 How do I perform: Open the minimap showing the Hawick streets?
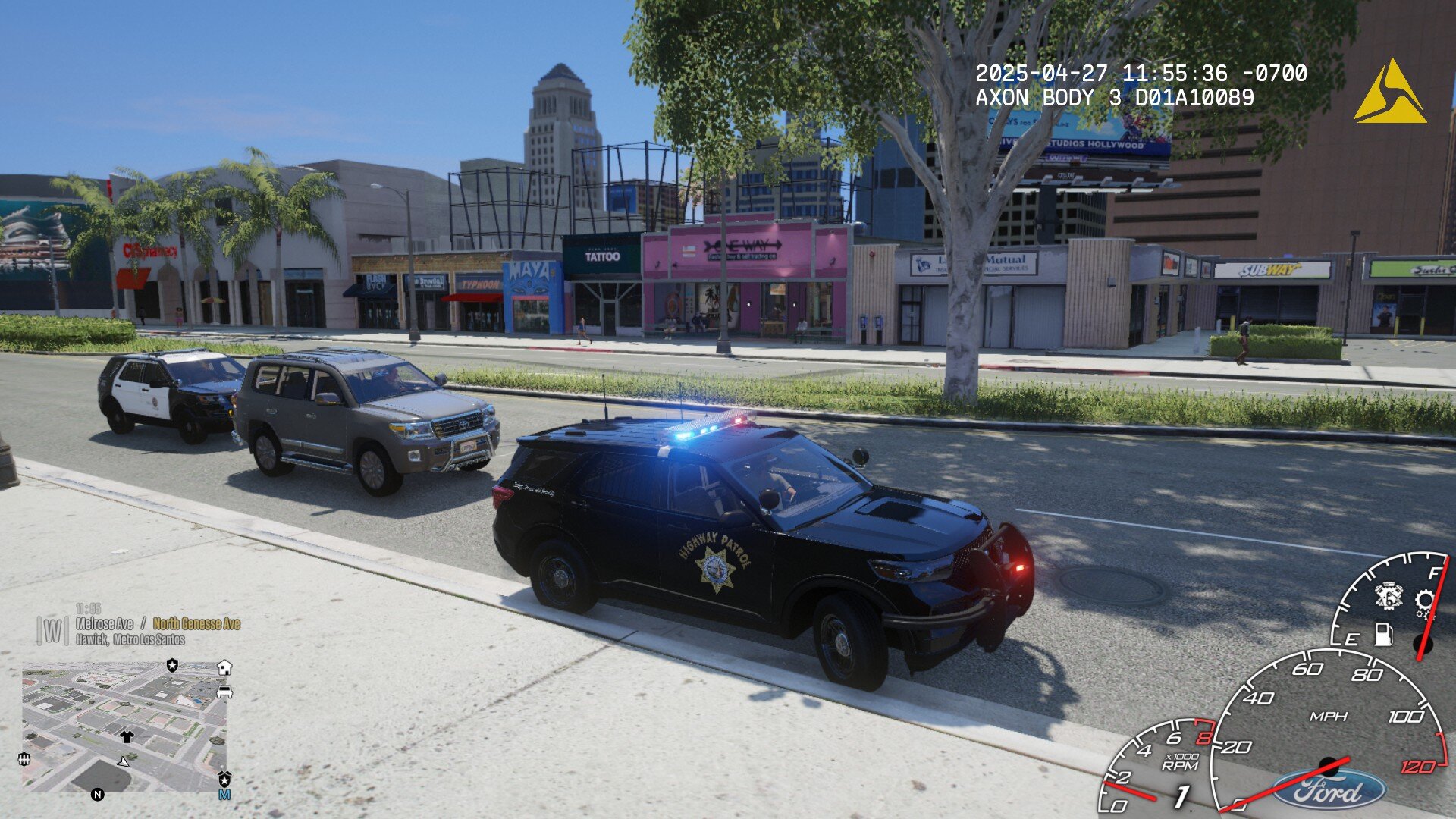point(125,726)
